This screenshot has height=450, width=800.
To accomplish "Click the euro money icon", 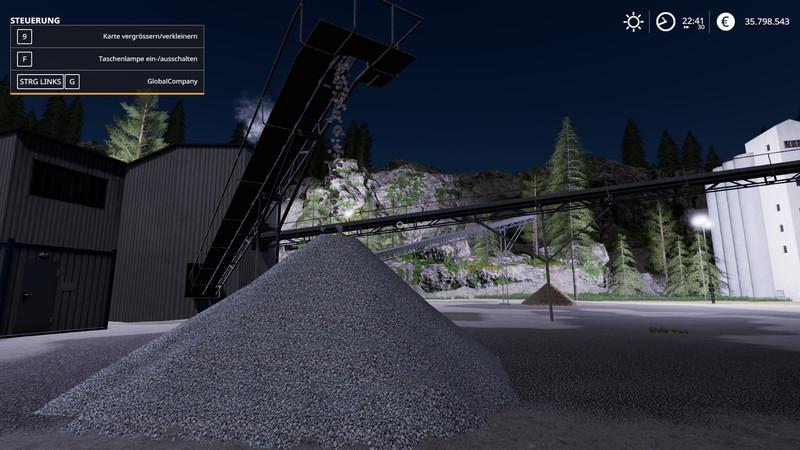I will 726,21.
